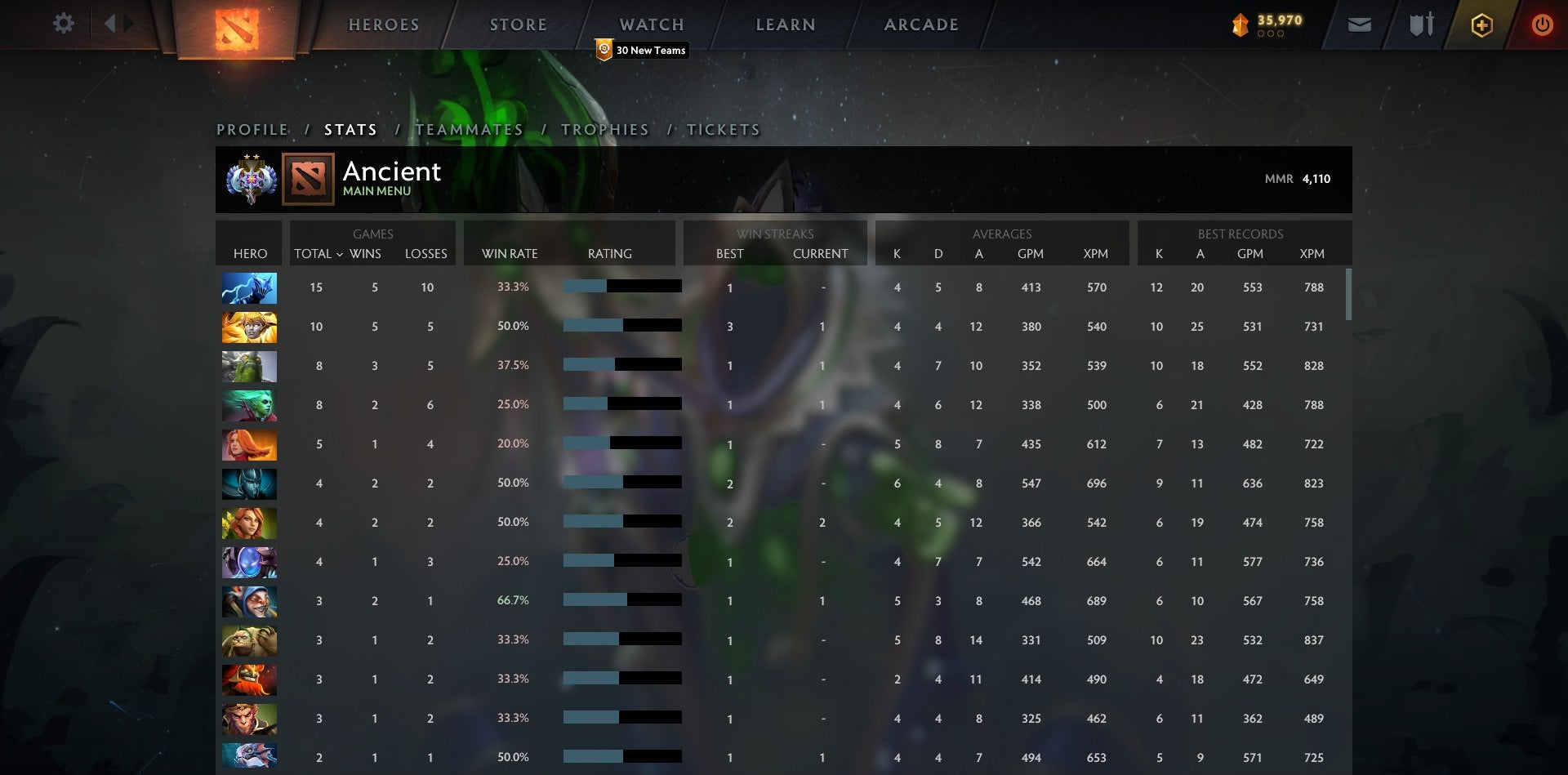Select Razor's hero portrait

(x=249, y=287)
